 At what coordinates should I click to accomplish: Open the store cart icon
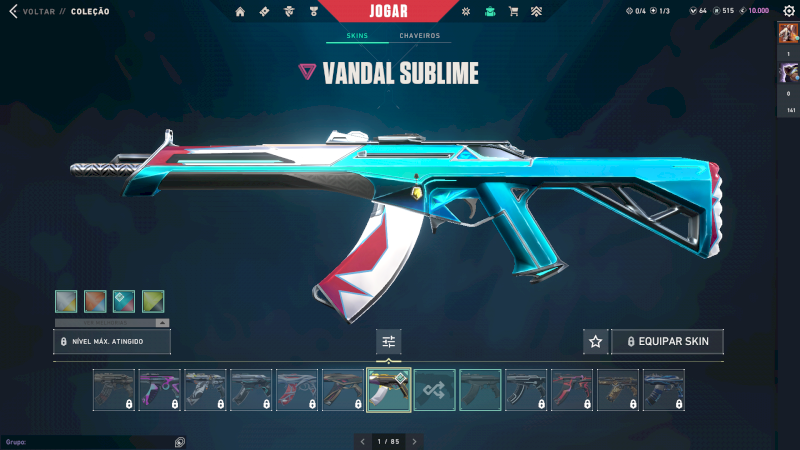513,12
